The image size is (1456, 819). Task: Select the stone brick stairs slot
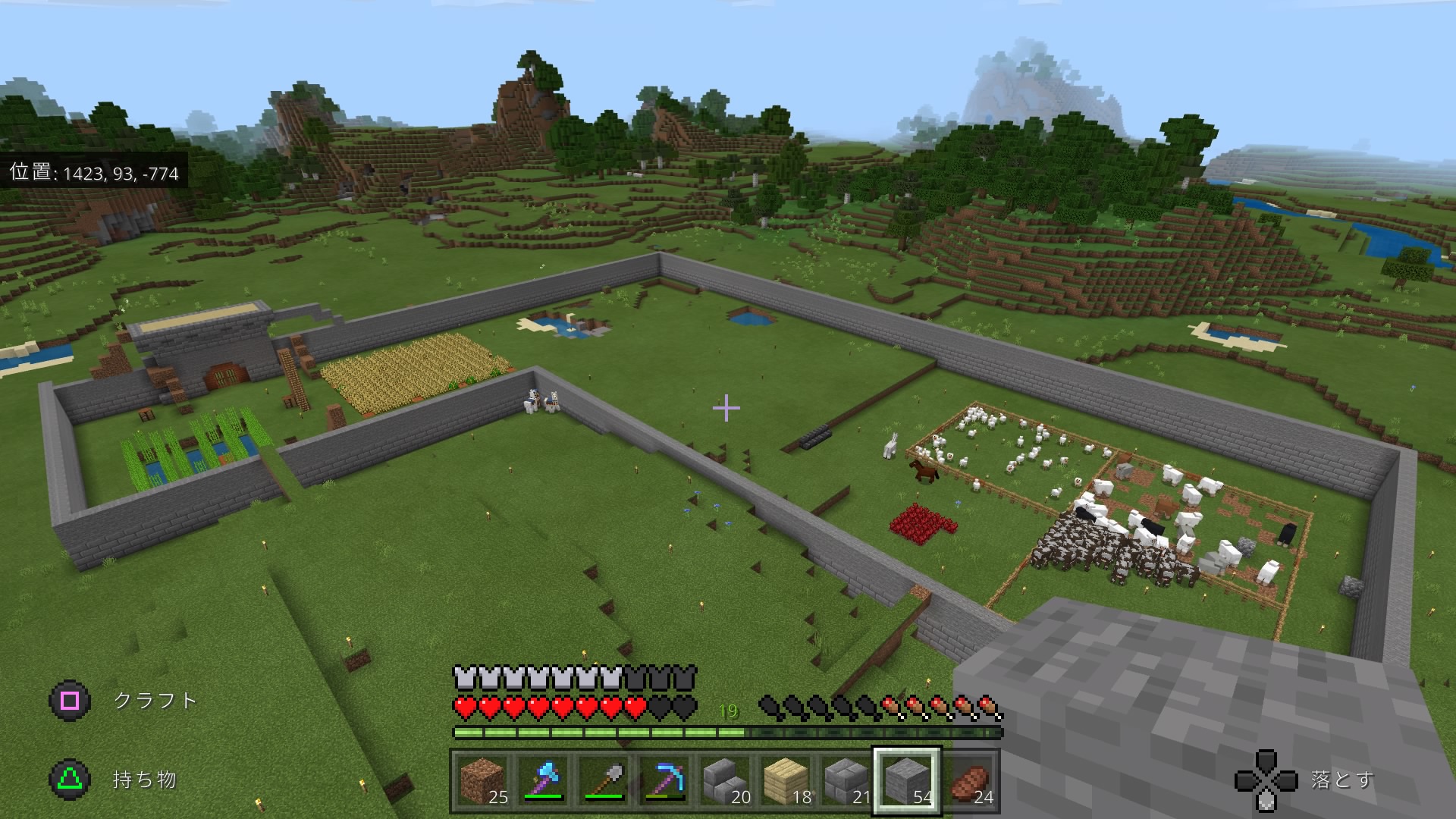click(x=726, y=780)
